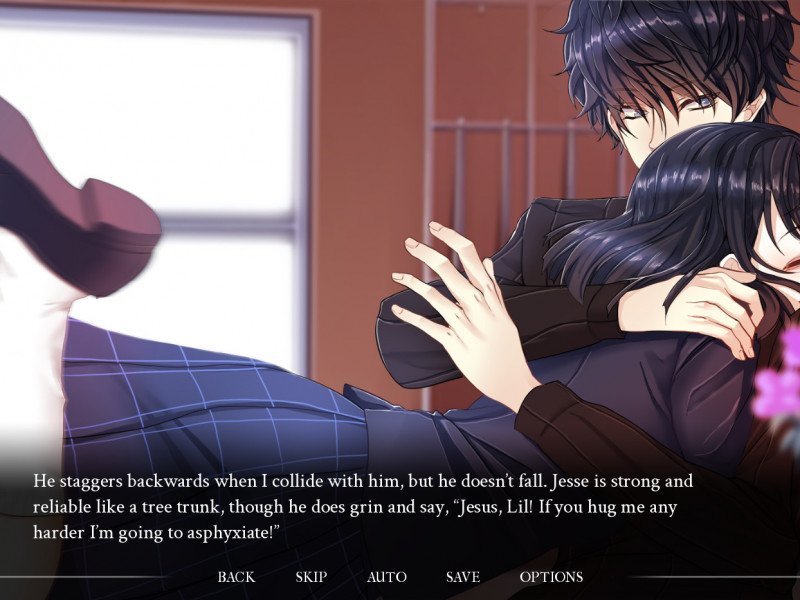The width and height of the screenshot is (800, 600).
Task: Go back to the previous dialogue line
Action: coord(236,577)
